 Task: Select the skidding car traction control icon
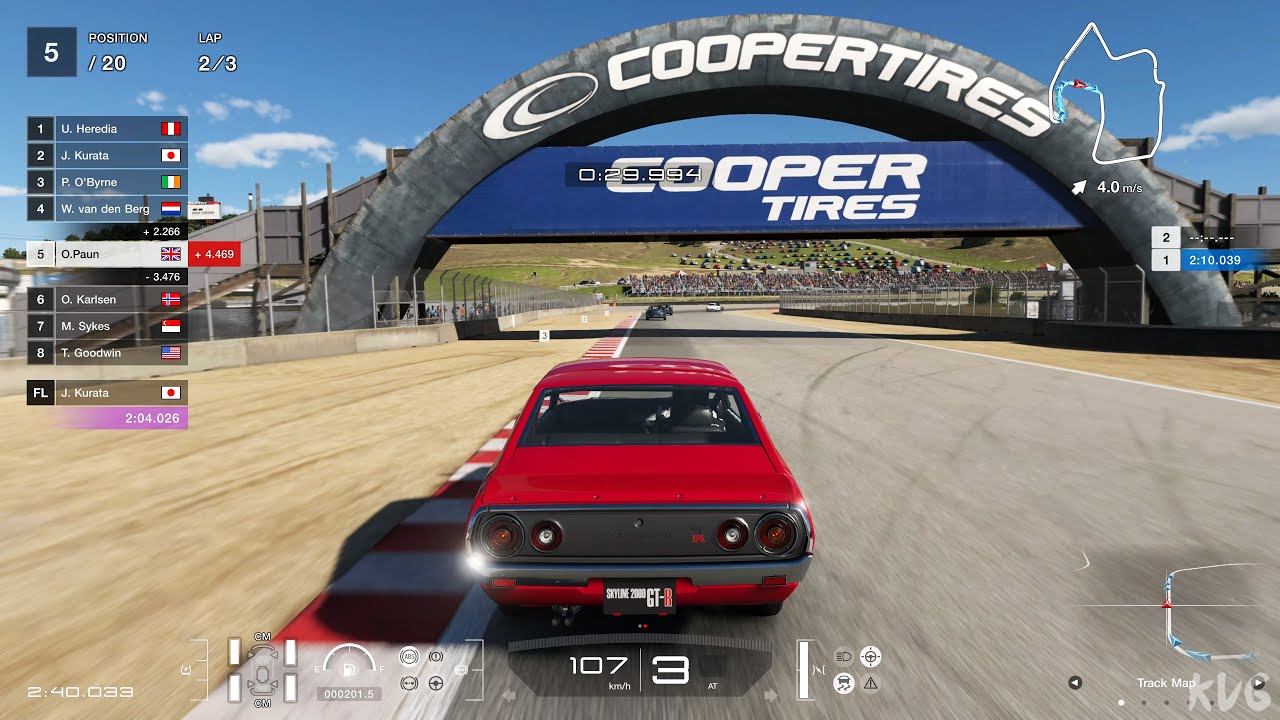click(x=843, y=684)
